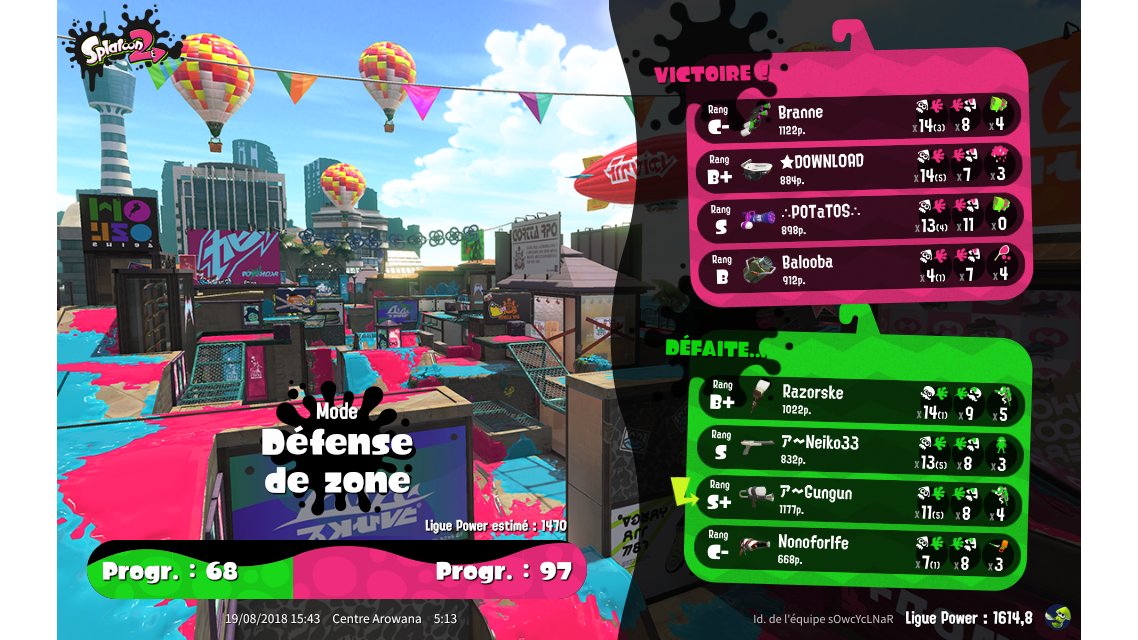Screen dimensions: 1138x640
Task: Select Razorske's row in the defeated team
Action: tap(858, 399)
